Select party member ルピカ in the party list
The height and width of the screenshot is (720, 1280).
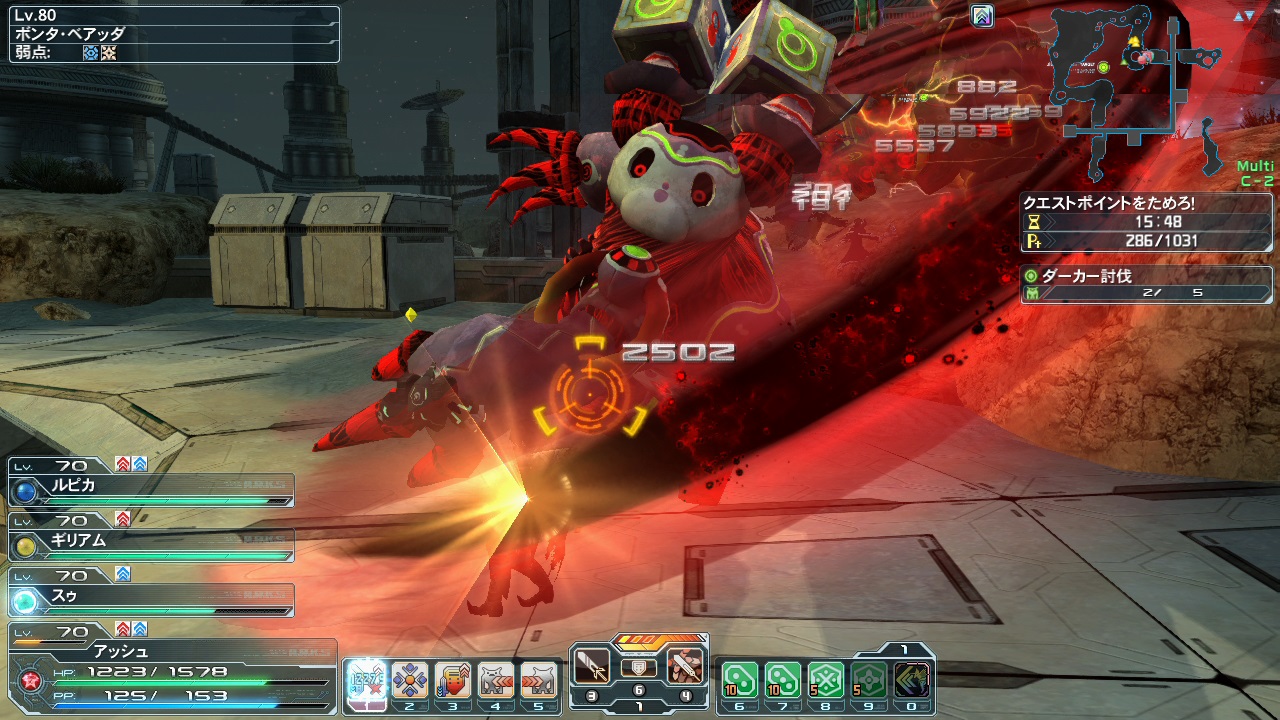click(150, 488)
